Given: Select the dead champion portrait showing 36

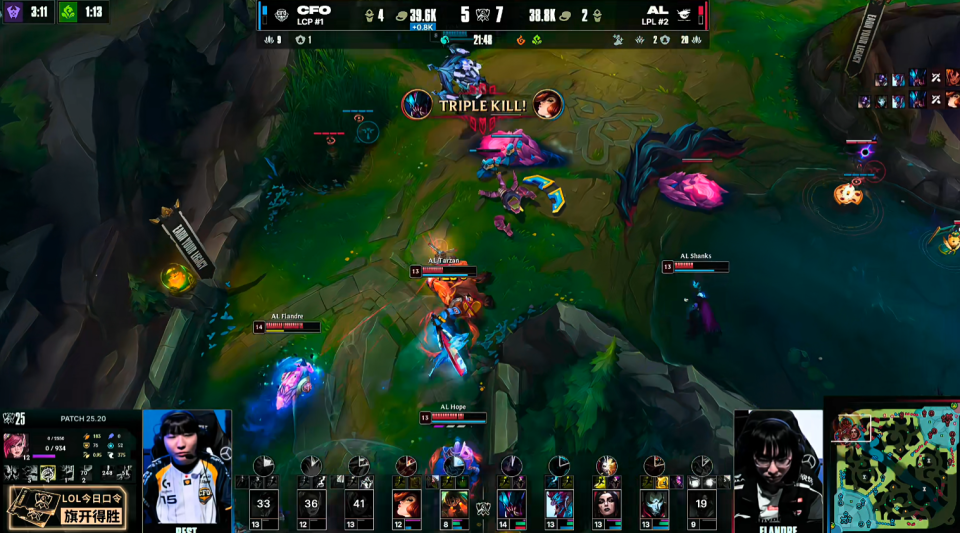Looking at the screenshot, I should [311, 504].
